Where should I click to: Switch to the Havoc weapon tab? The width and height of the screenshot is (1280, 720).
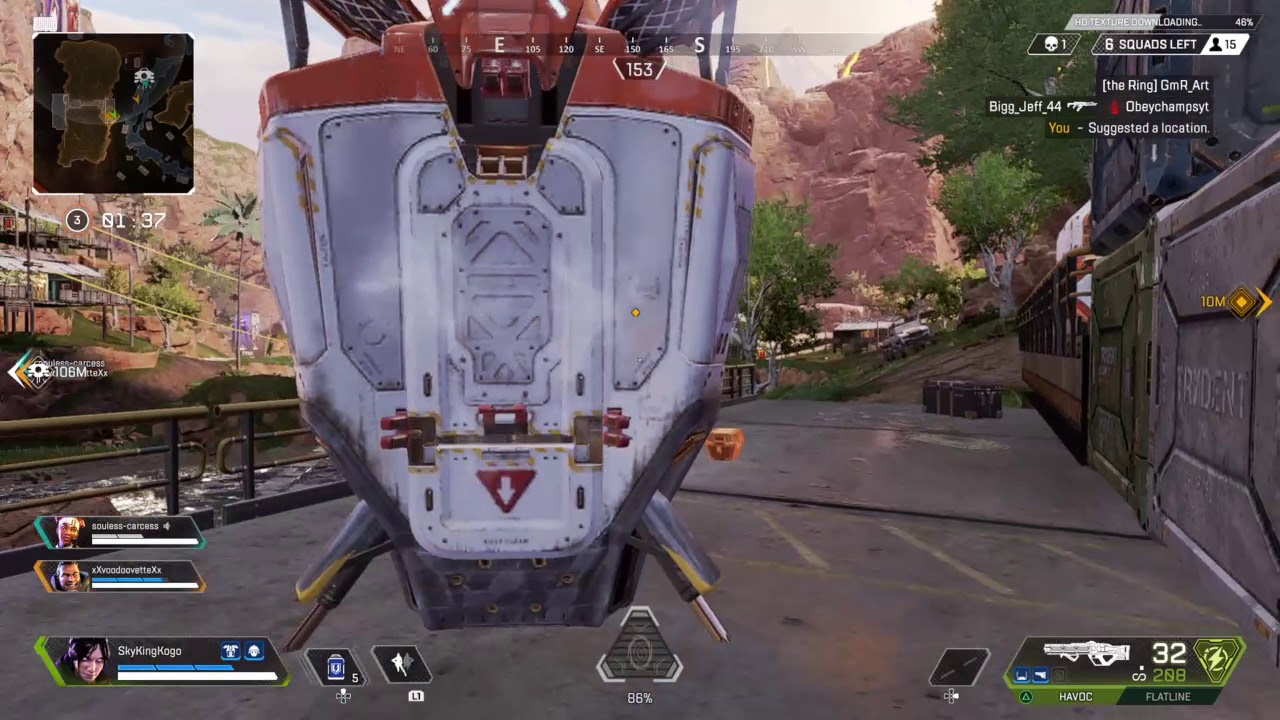[x=1075, y=696]
